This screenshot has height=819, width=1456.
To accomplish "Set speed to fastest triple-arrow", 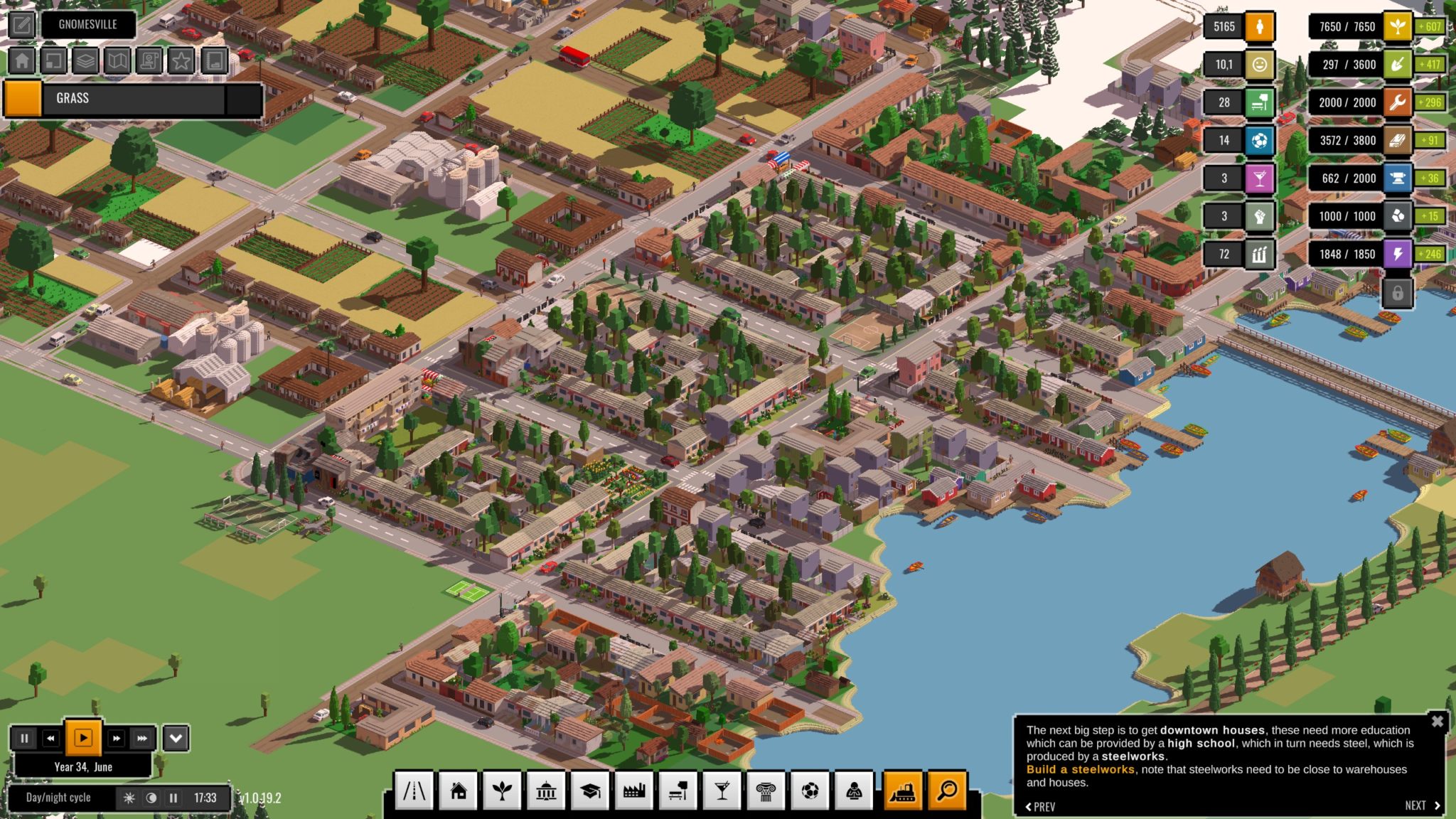I will [142, 739].
